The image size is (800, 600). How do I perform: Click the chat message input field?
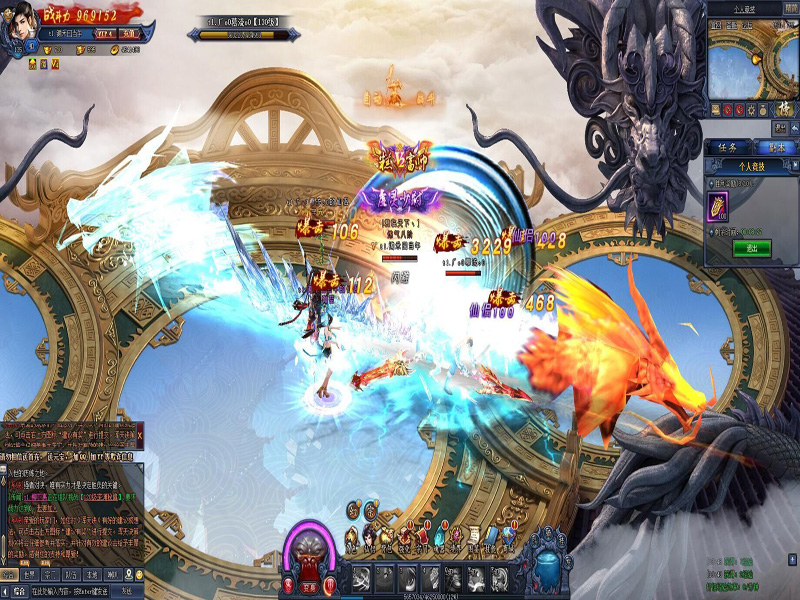click(x=70, y=591)
